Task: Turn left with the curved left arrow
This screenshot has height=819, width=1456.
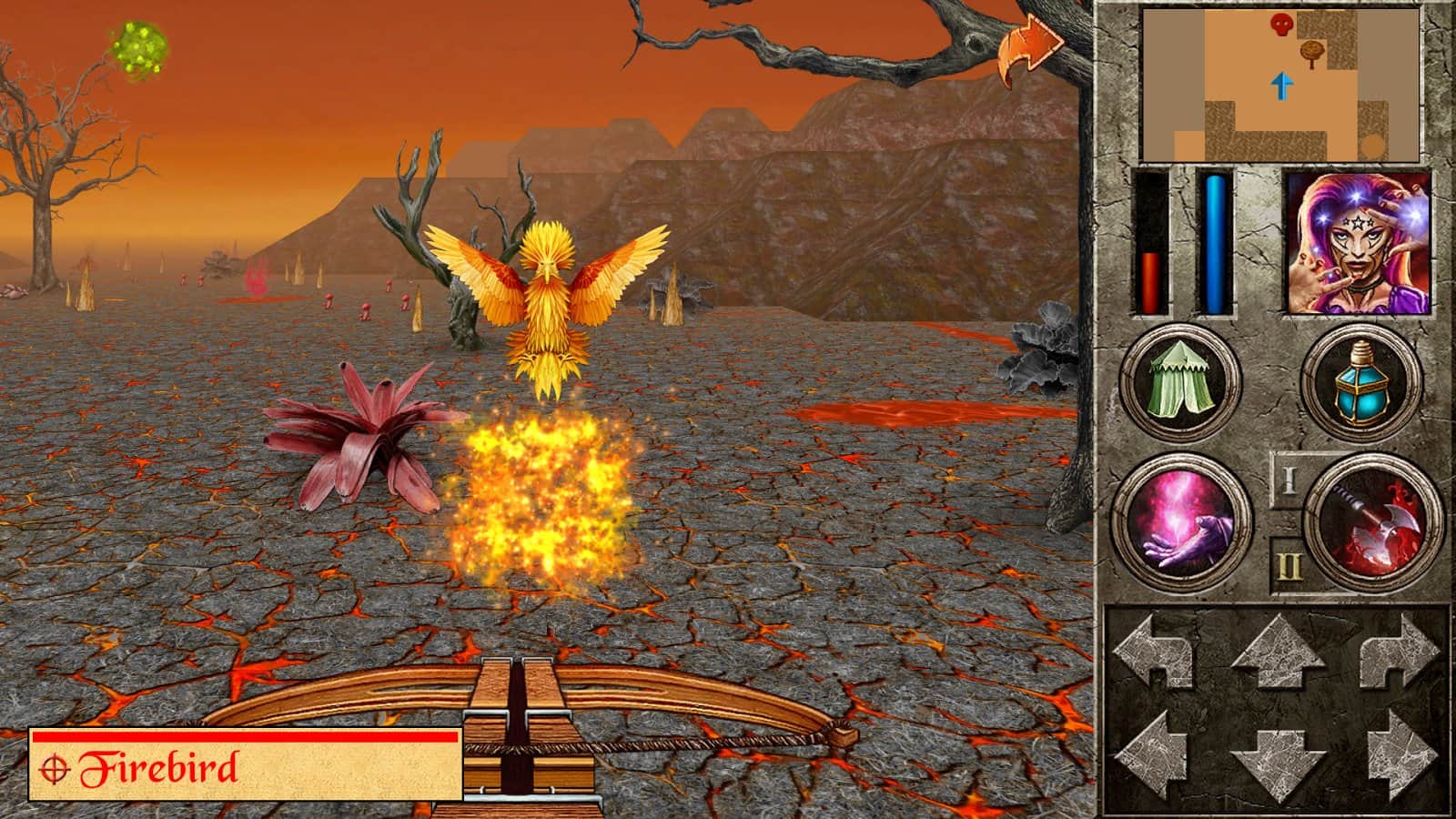Action: [x=1154, y=651]
